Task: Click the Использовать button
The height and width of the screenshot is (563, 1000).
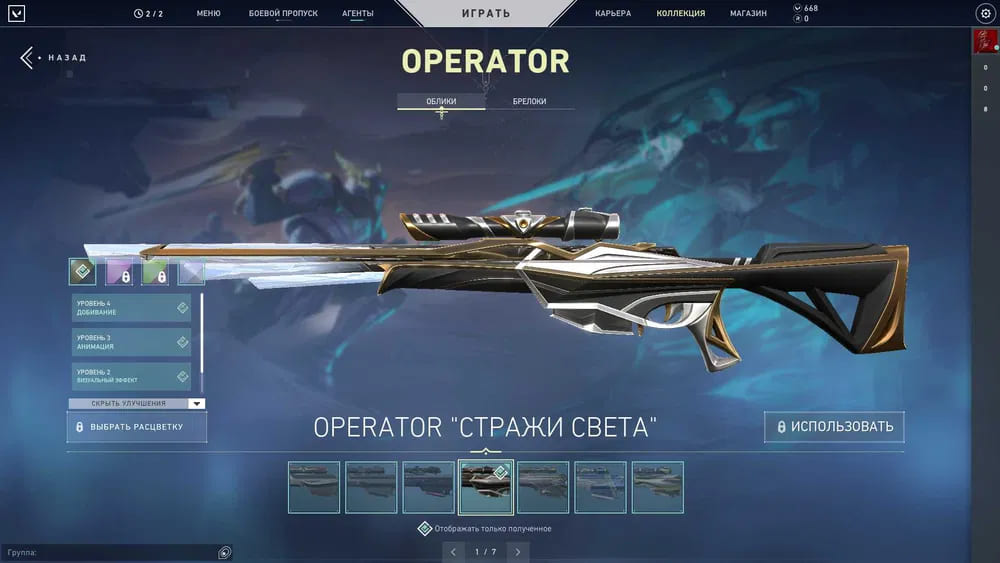Action: [x=834, y=427]
